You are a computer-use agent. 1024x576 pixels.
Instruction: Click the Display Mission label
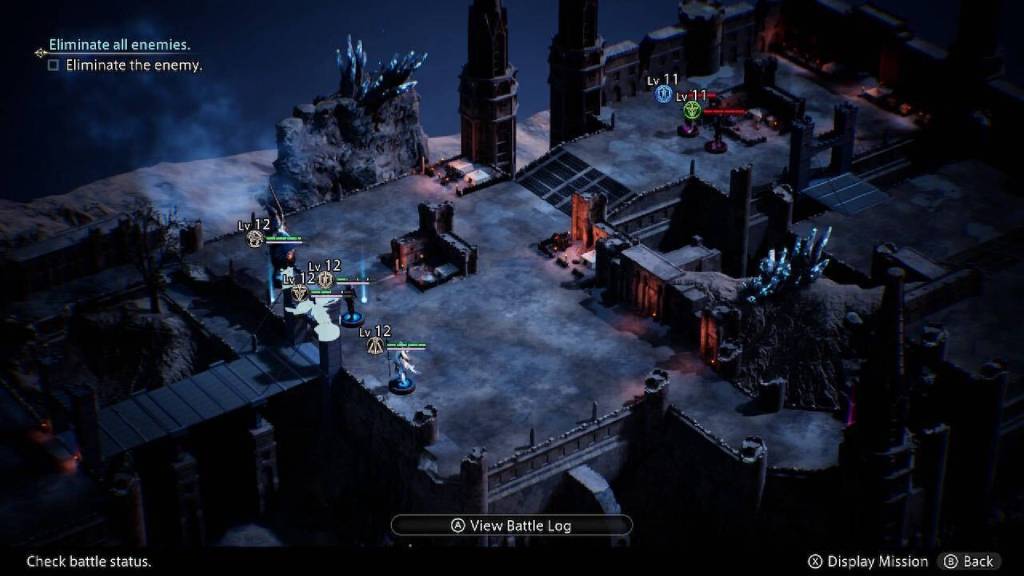[877, 562]
